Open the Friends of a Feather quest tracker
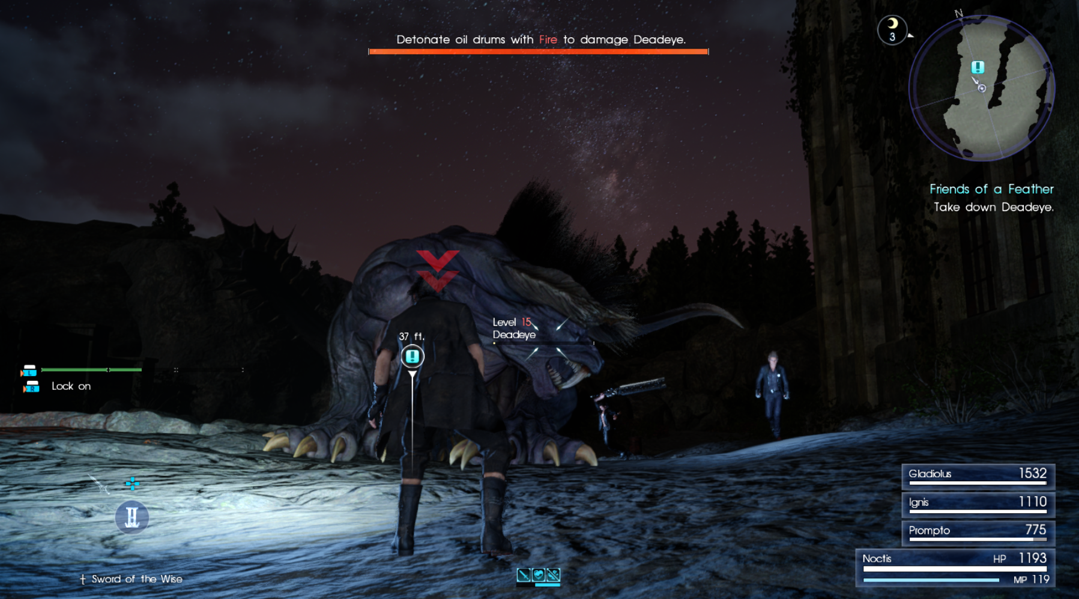The width and height of the screenshot is (1079, 599). pyautogui.click(x=991, y=189)
